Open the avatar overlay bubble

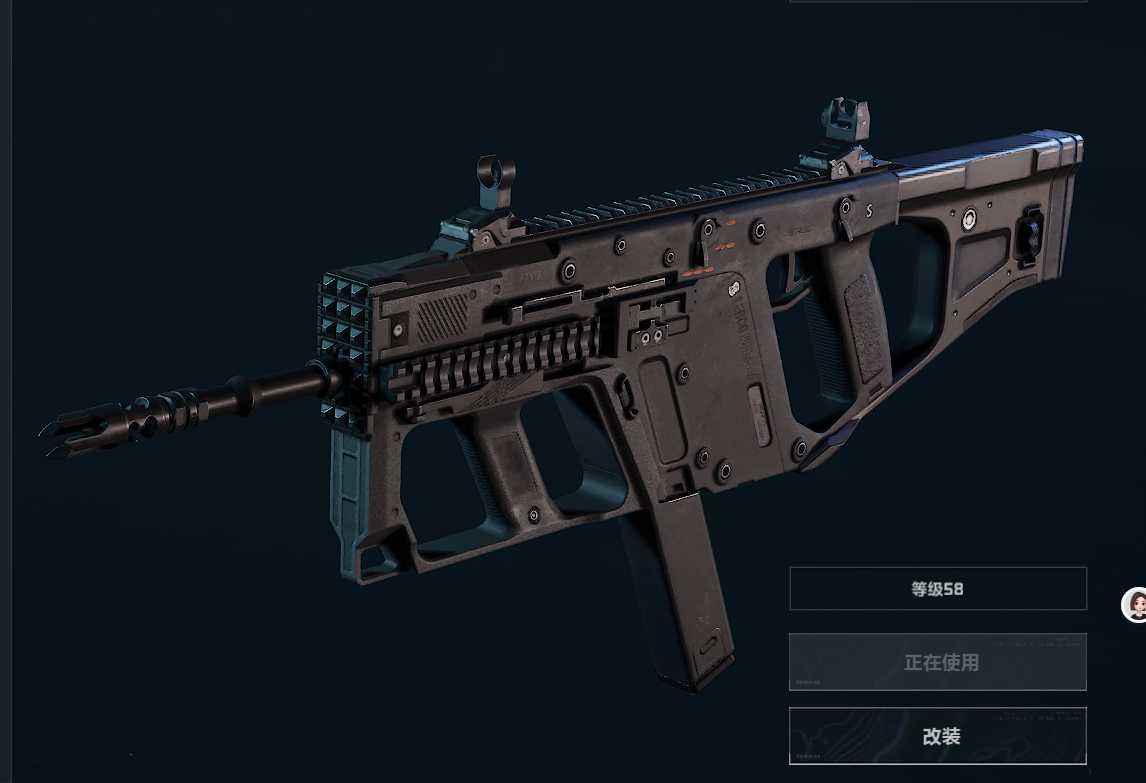click(1136, 604)
